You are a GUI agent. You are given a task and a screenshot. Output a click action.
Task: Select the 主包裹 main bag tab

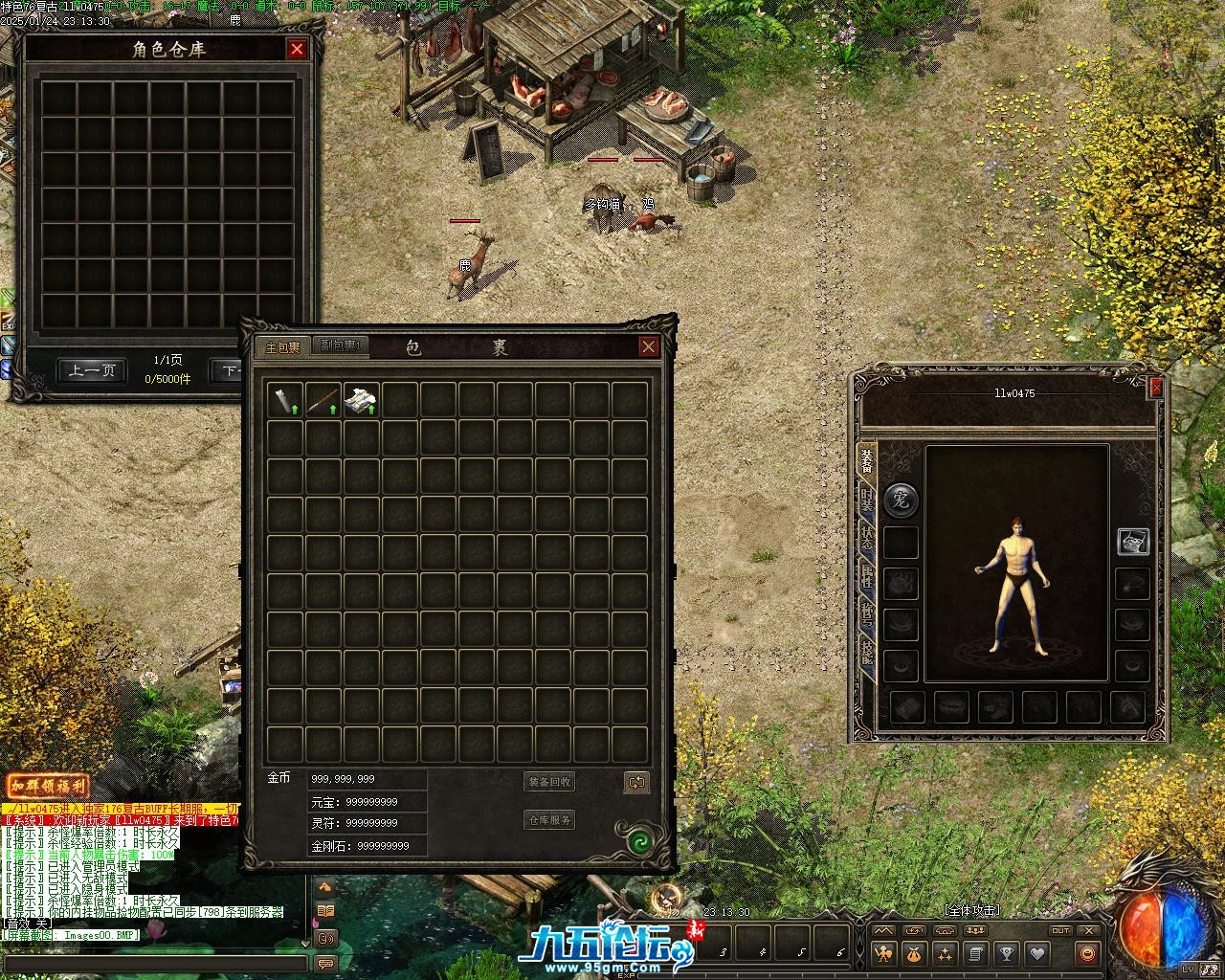(x=283, y=346)
